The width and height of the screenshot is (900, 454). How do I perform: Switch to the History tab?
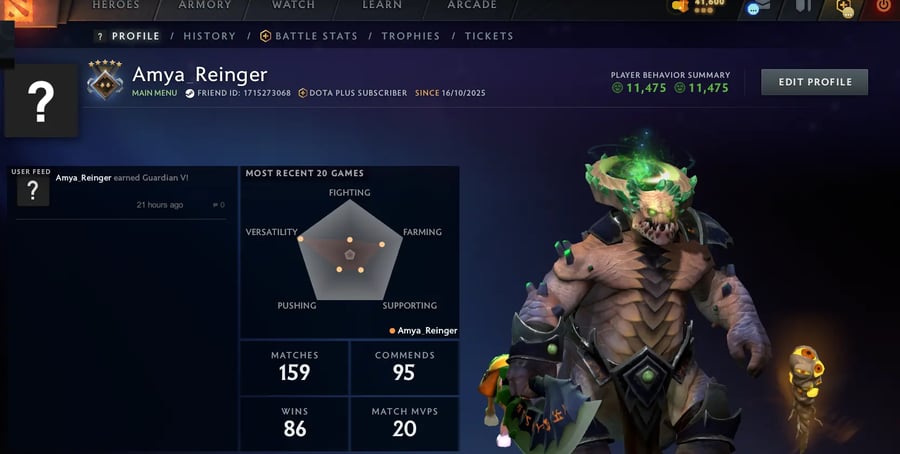click(x=210, y=36)
